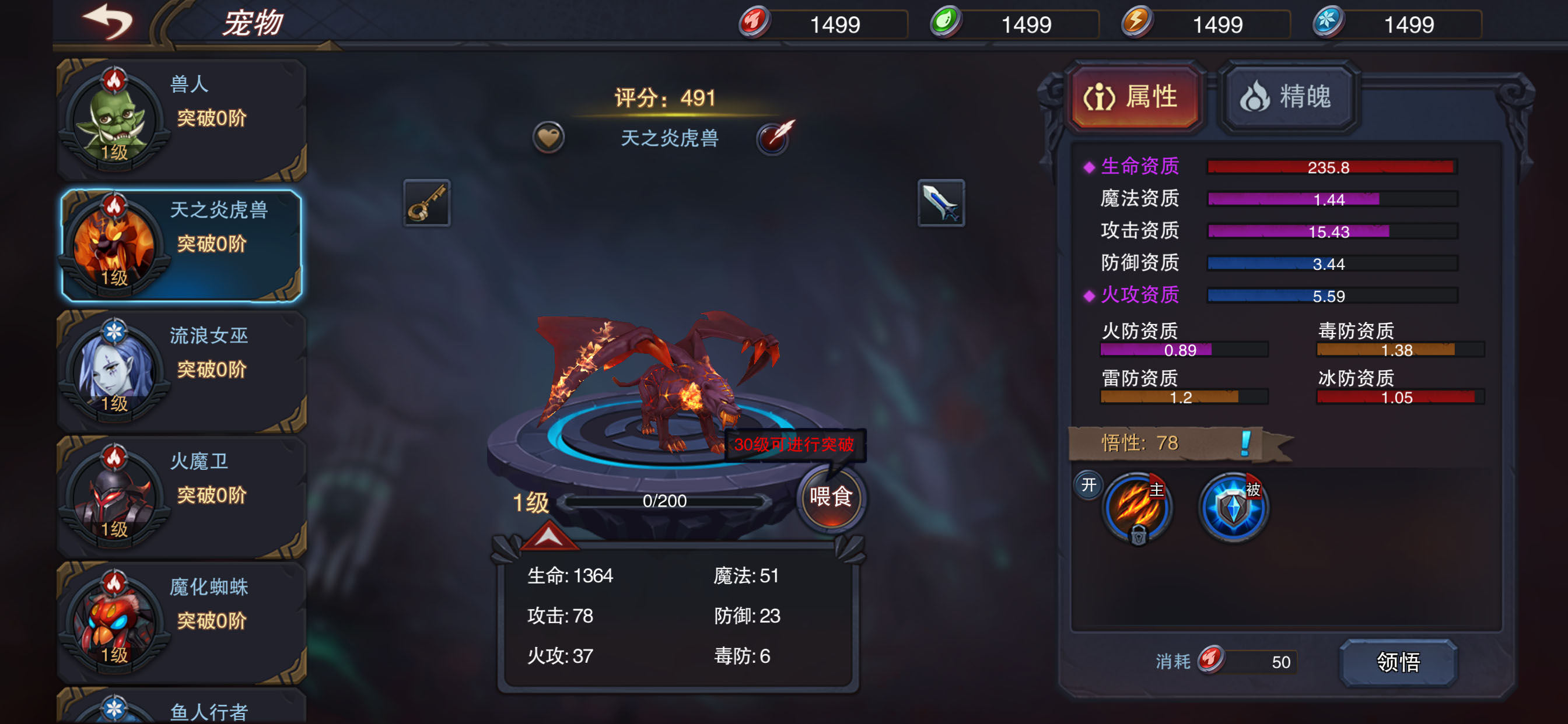Screen dimensions: 1568x724
Task: Show 悟性 info via exclamation mark
Action: [1245, 443]
